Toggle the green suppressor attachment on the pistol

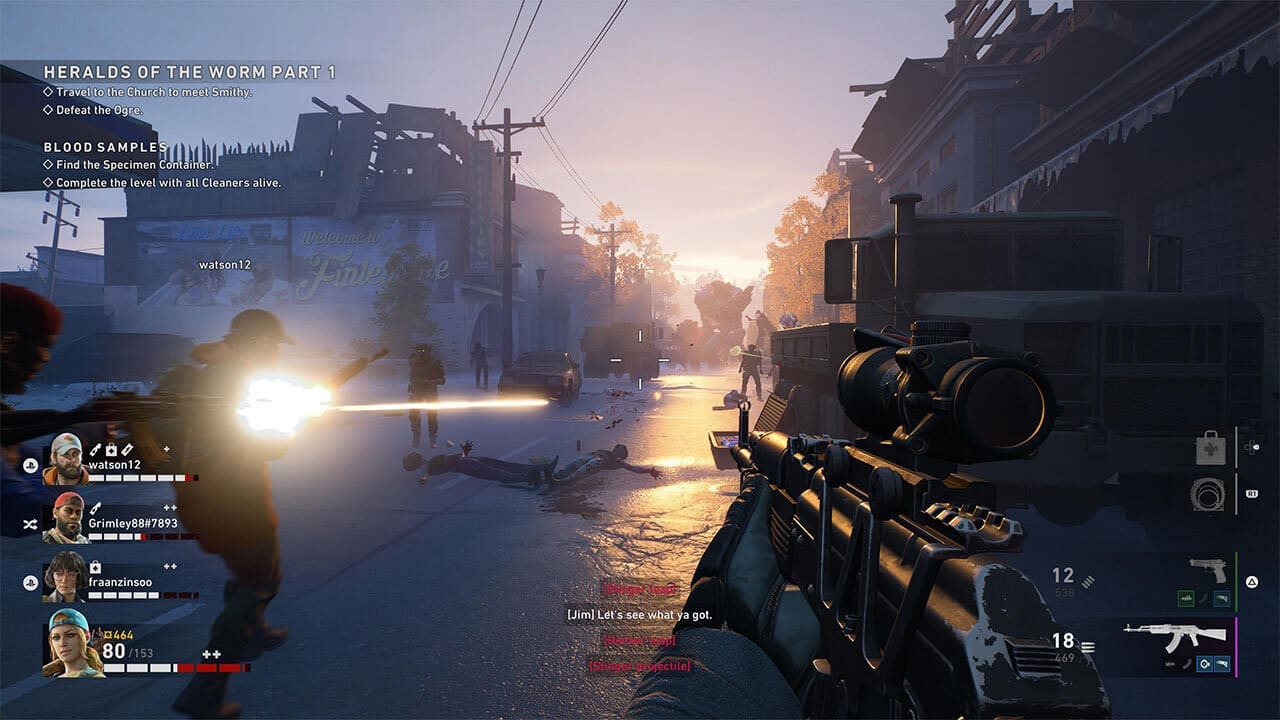tap(1185, 597)
